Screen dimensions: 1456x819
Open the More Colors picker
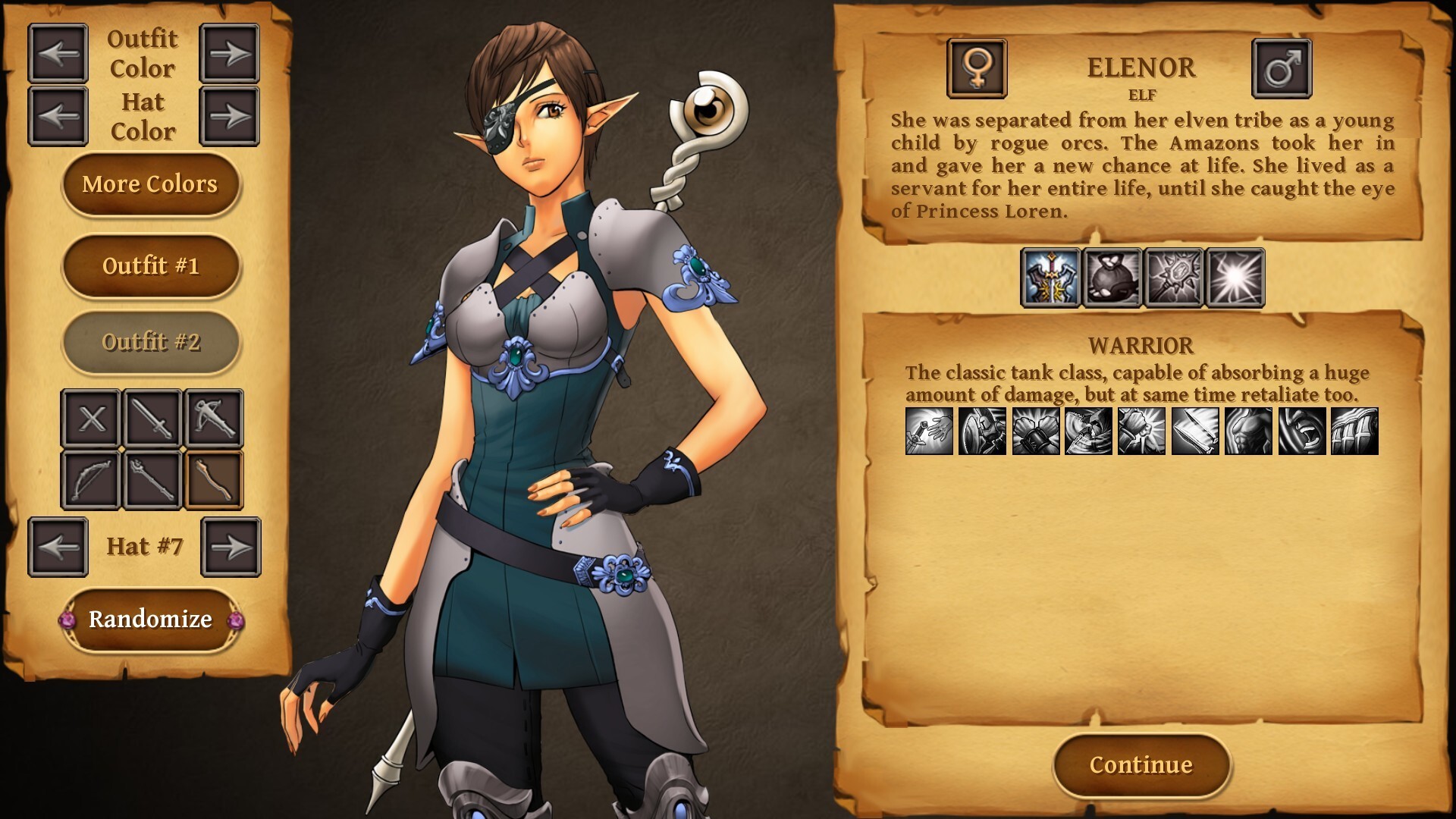[x=151, y=184]
